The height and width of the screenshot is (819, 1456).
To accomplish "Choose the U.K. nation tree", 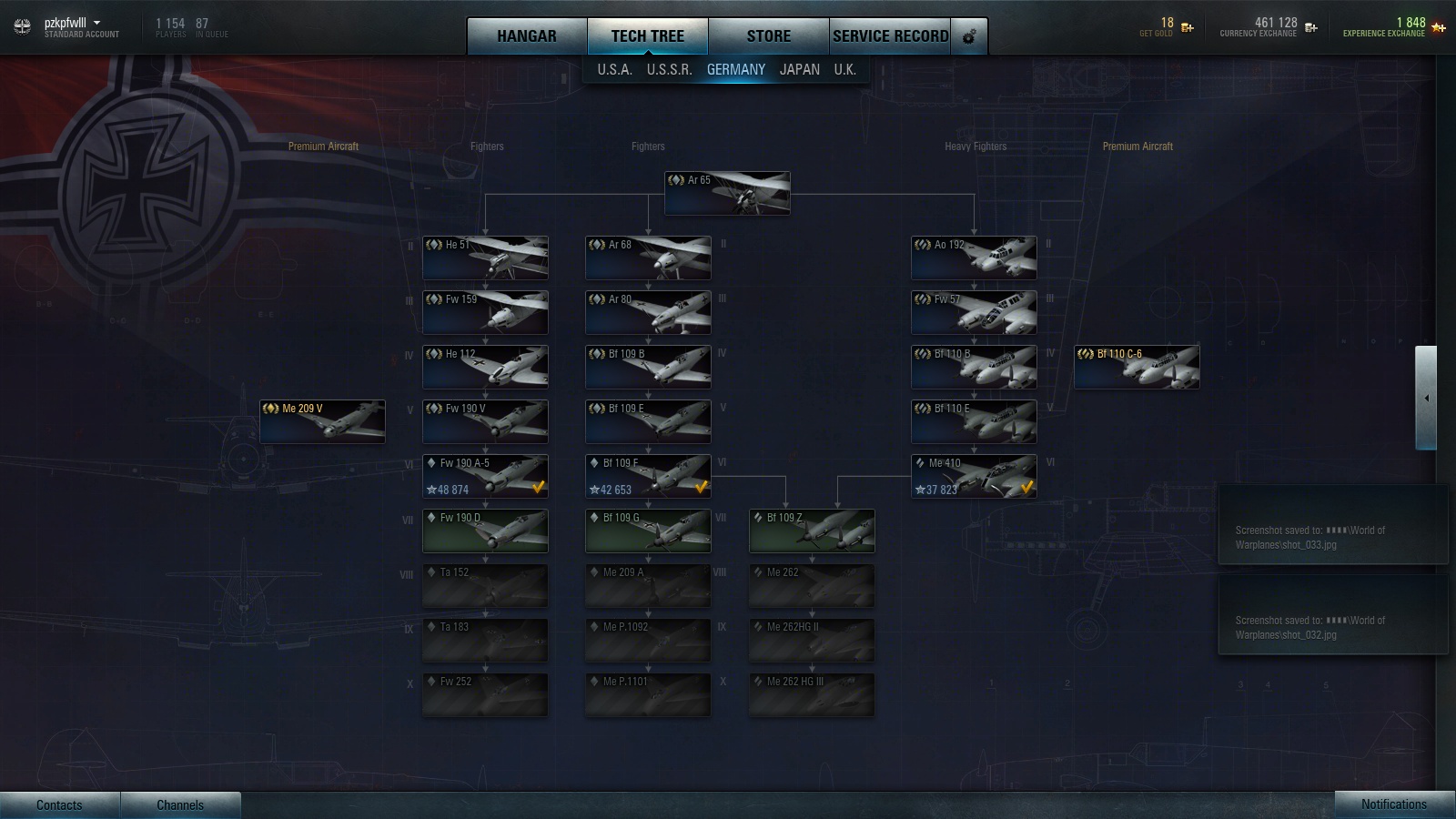I will (x=844, y=69).
